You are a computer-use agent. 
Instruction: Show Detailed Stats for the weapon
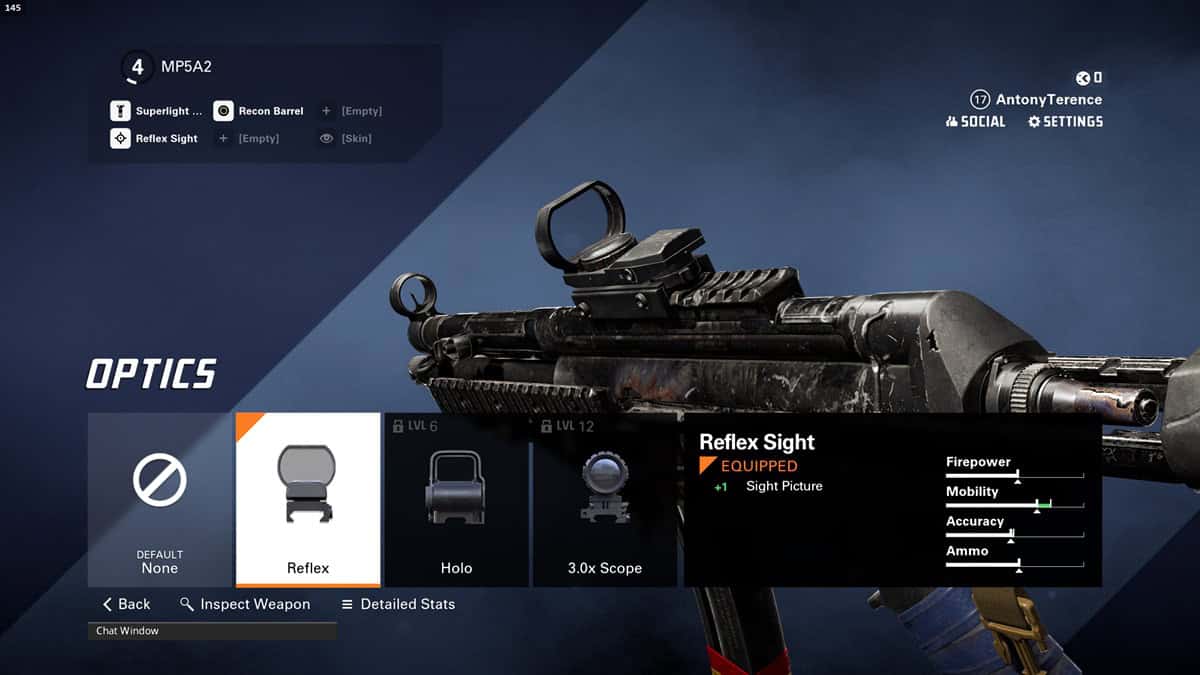[398, 604]
